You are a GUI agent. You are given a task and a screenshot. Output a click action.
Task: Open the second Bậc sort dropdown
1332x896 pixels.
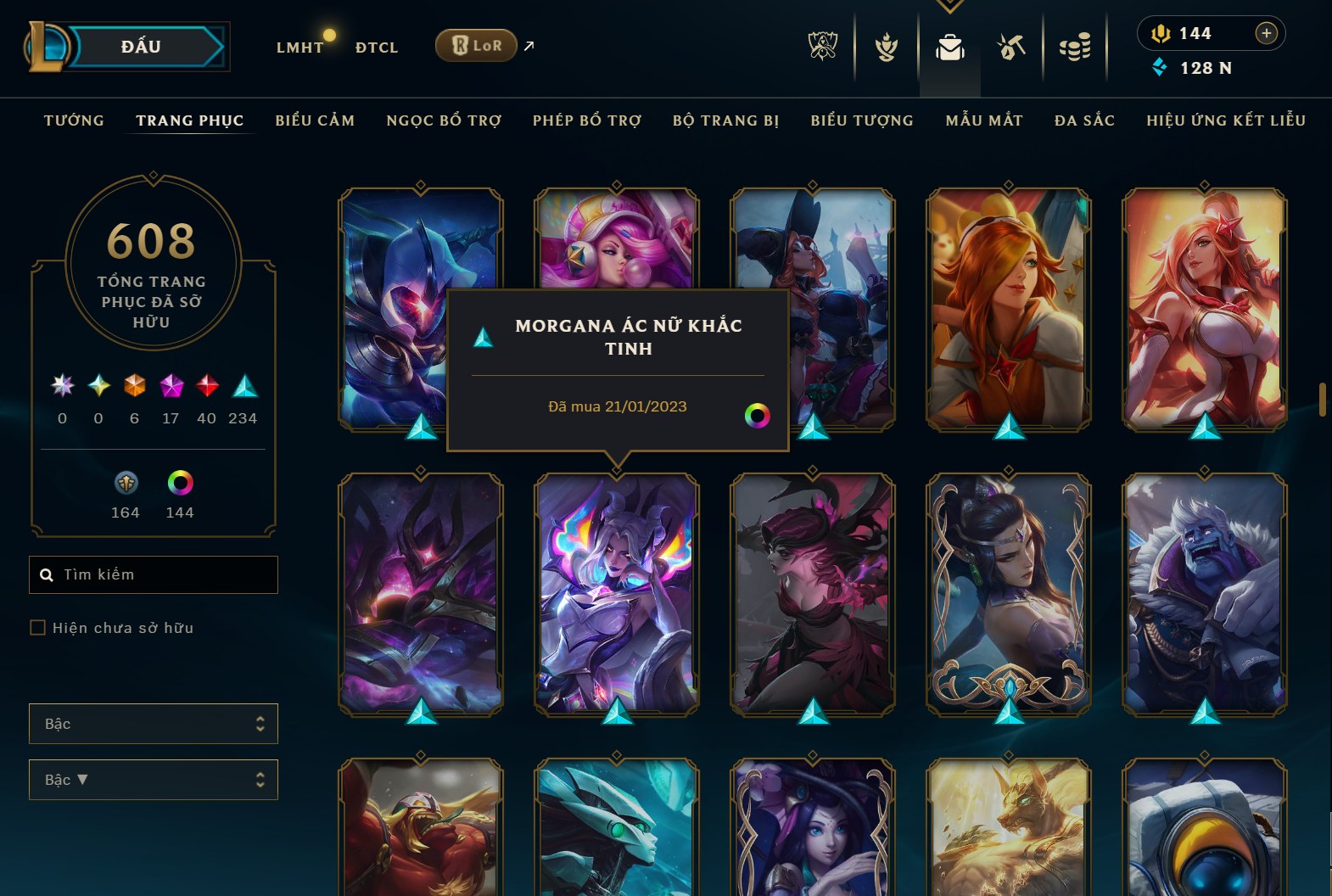point(153,779)
